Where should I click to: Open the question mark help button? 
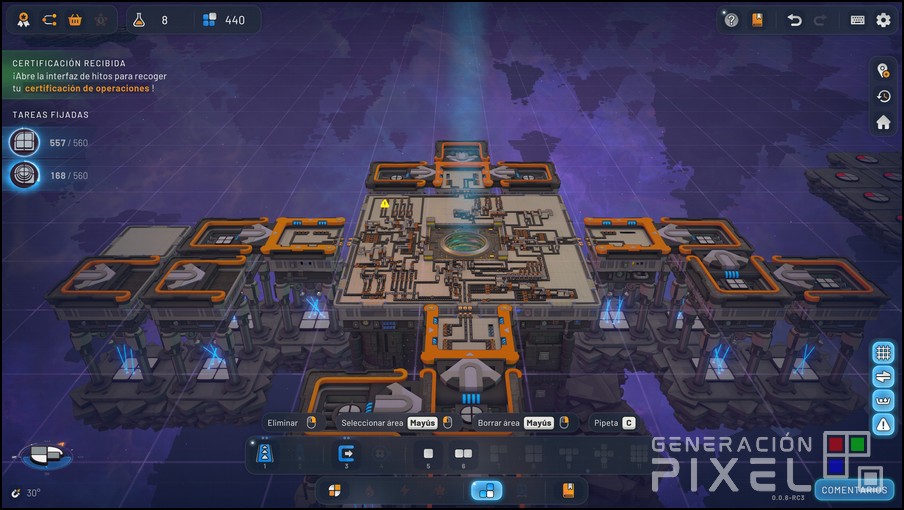point(731,20)
